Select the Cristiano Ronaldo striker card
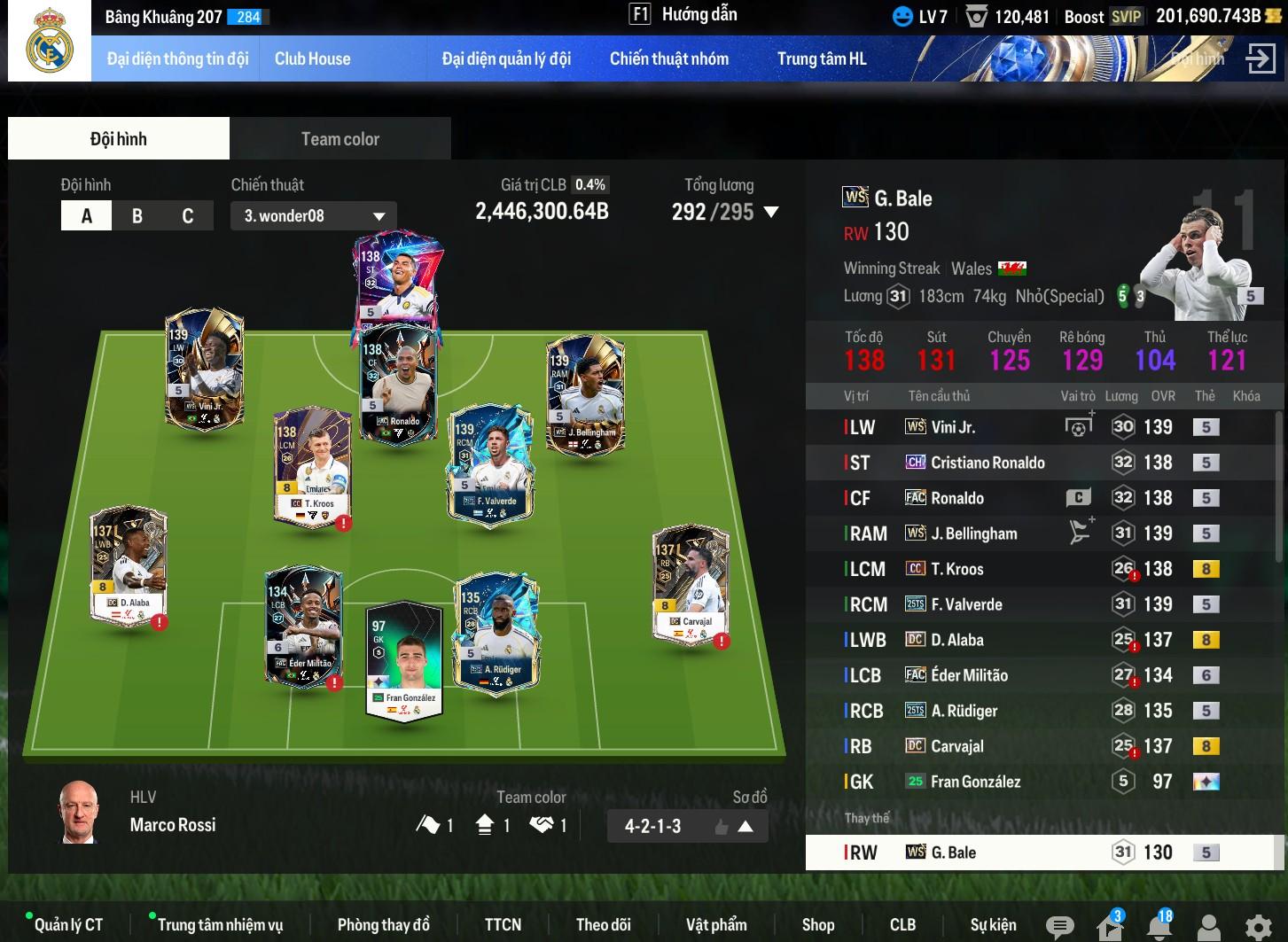Image resolution: width=1288 pixels, height=942 pixels. [x=396, y=279]
